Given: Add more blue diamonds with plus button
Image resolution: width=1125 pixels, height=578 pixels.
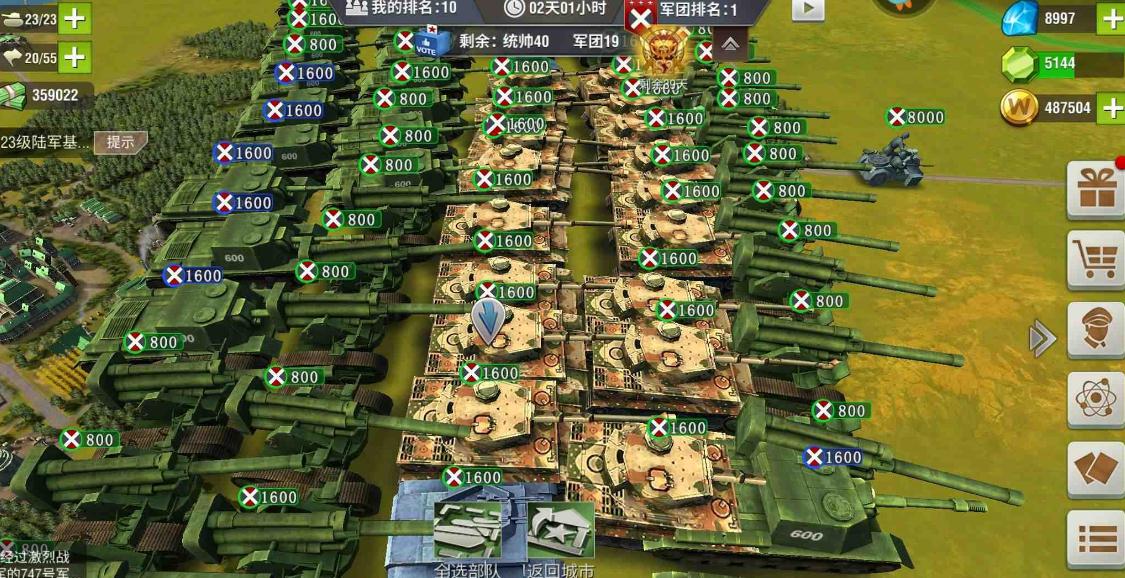Looking at the screenshot, I should (1111, 19).
